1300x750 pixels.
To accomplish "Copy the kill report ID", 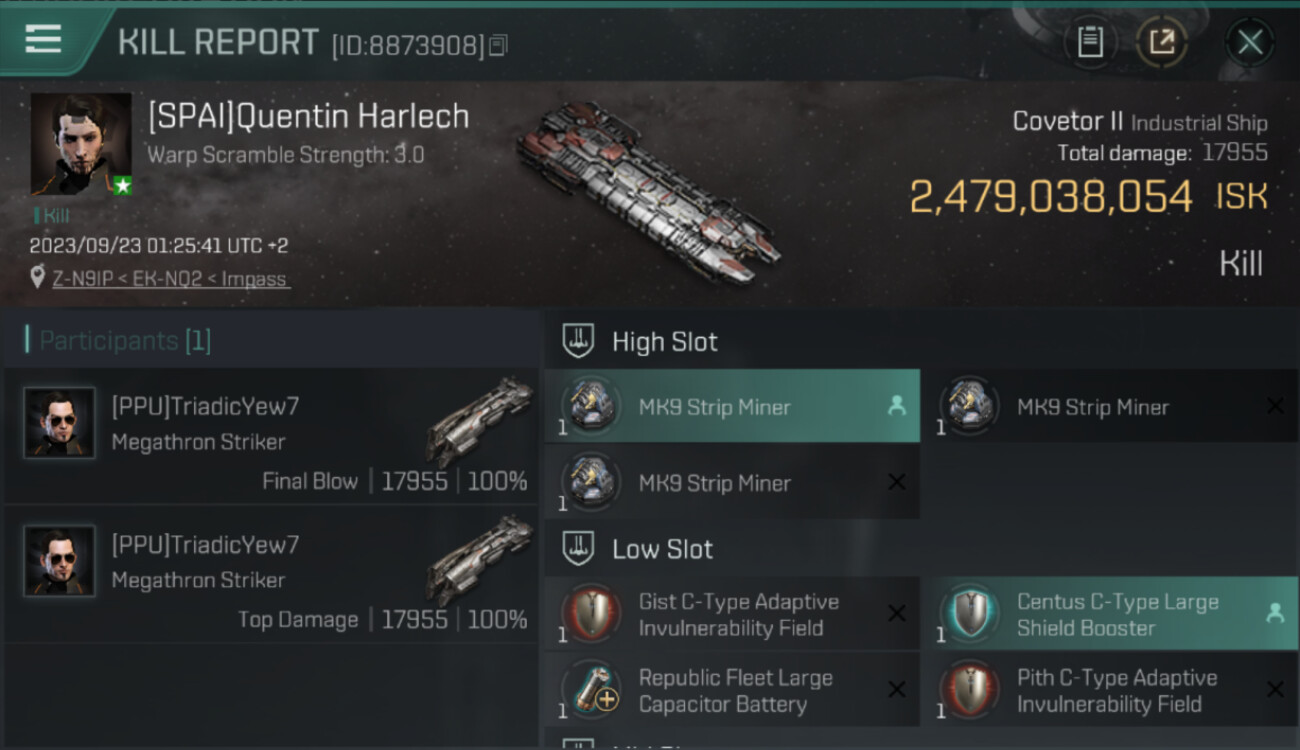I will tap(498, 45).
